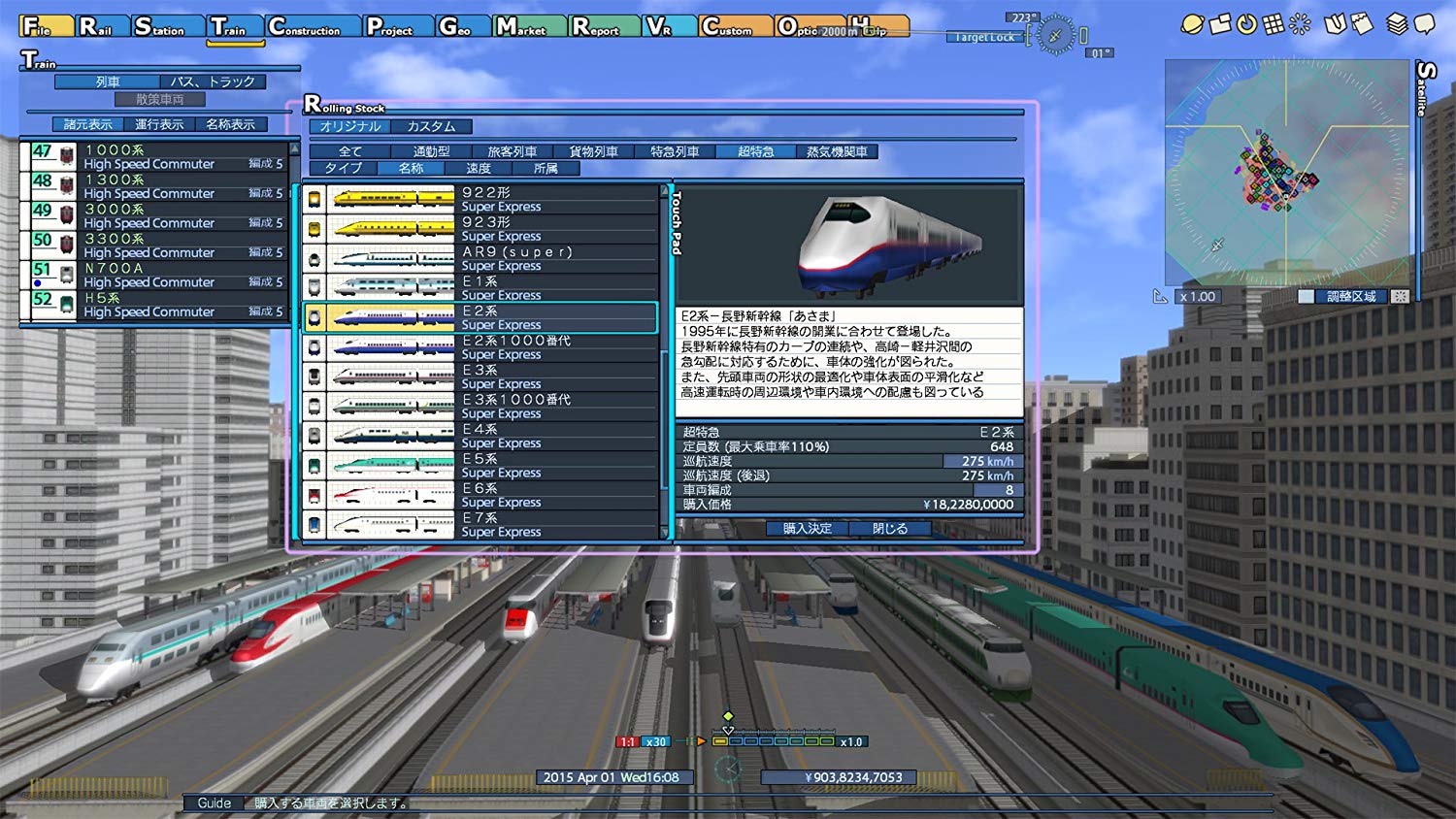This screenshot has width=1456, height=819.
Task: Click the grid icon in the top-right toolbar
Action: click(1275, 24)
